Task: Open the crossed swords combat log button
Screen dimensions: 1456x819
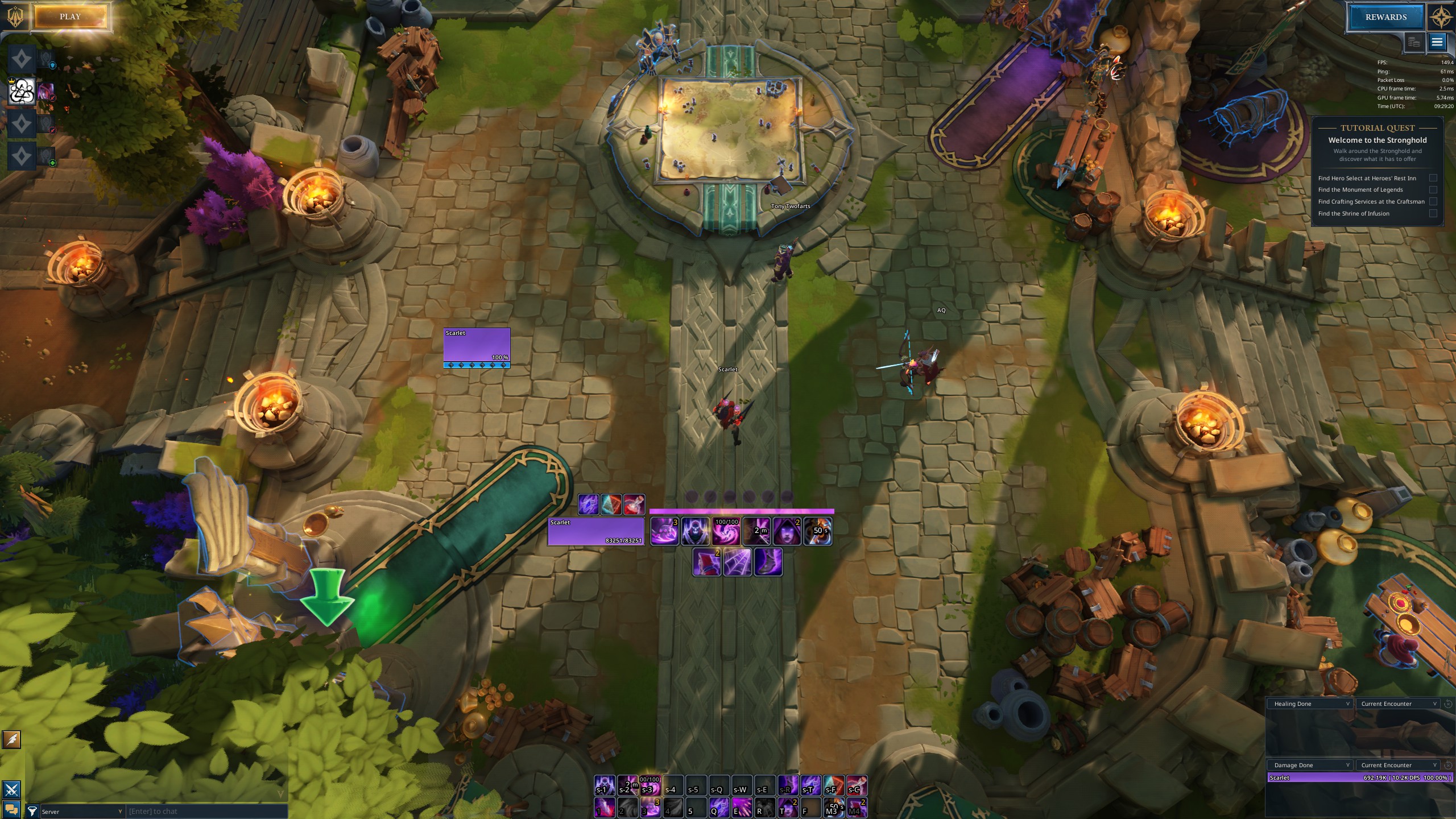Action: (x=12, y=789)
